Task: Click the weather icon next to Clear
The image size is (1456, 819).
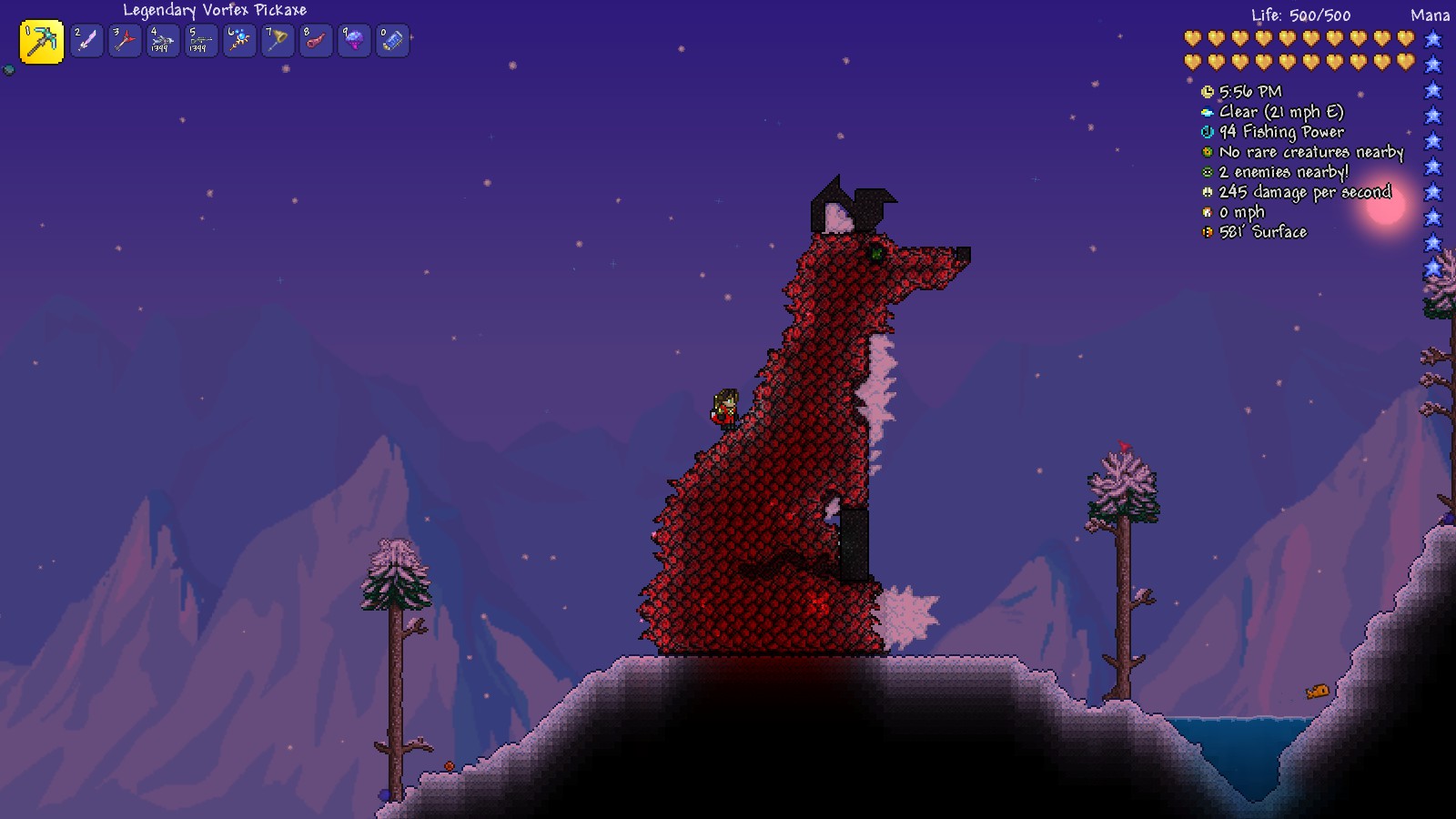Action: pos(1207,112)
